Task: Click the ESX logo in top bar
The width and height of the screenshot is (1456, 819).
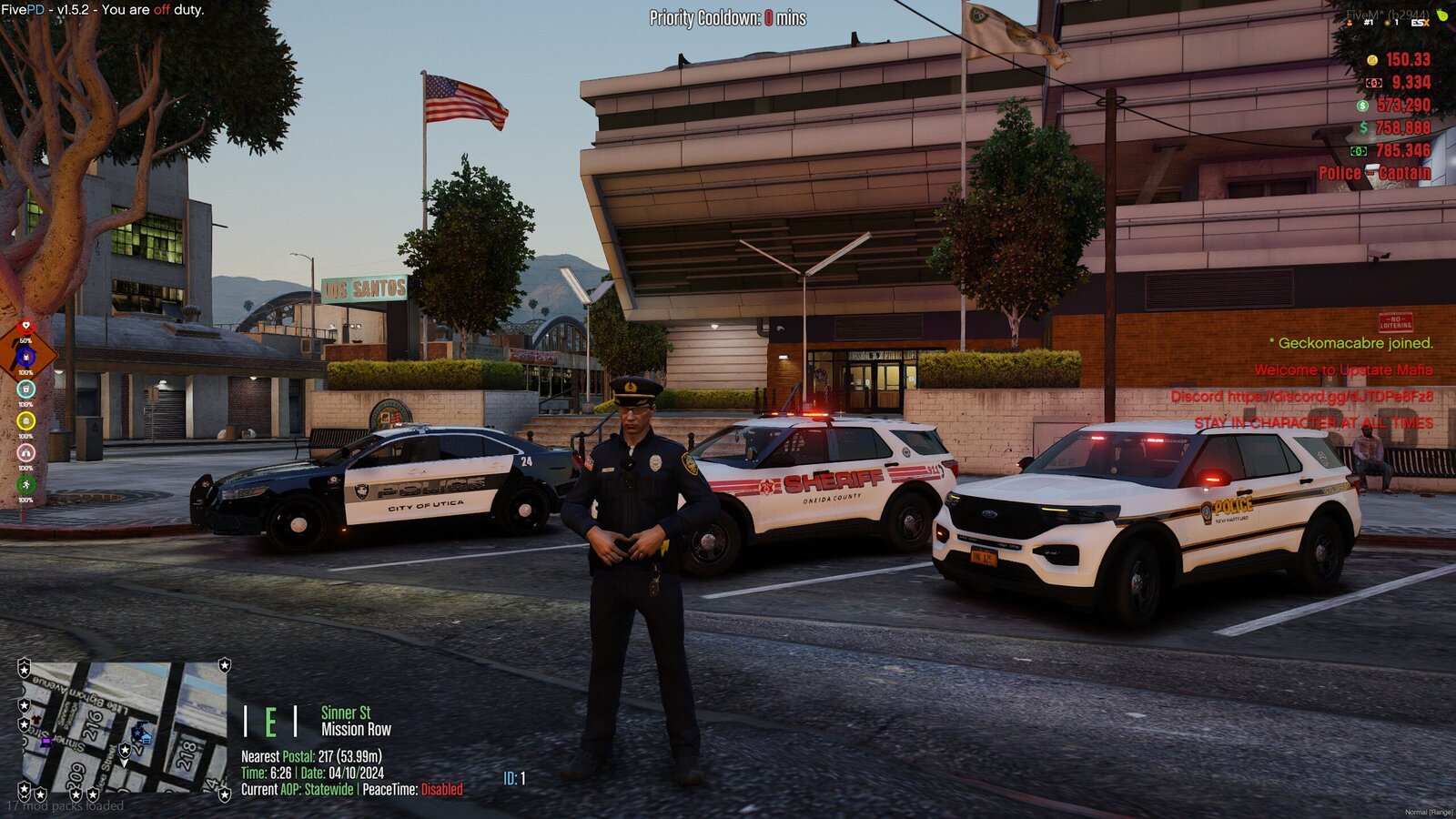Action: pos(1419,23)
